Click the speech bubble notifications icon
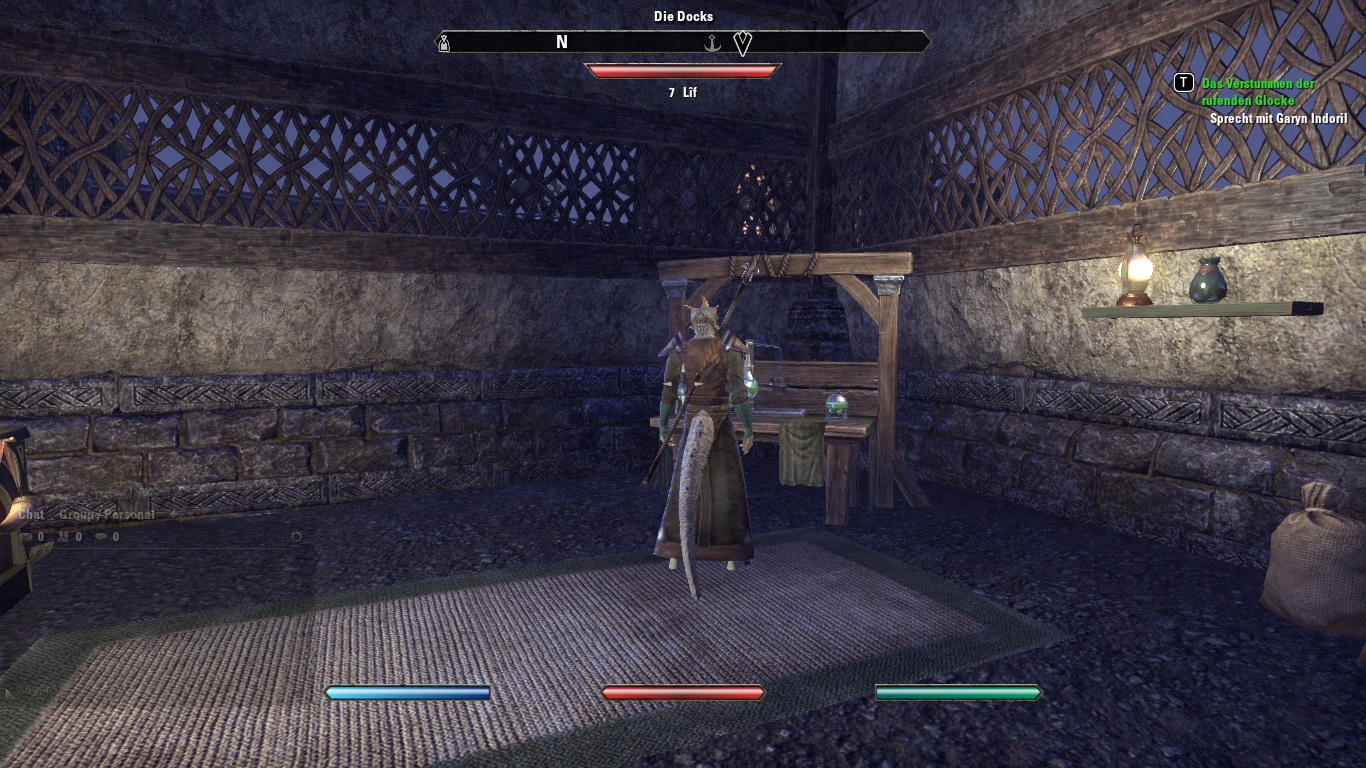The height and width of the screenshot is (768, 1366). click(x=100, y=537)
